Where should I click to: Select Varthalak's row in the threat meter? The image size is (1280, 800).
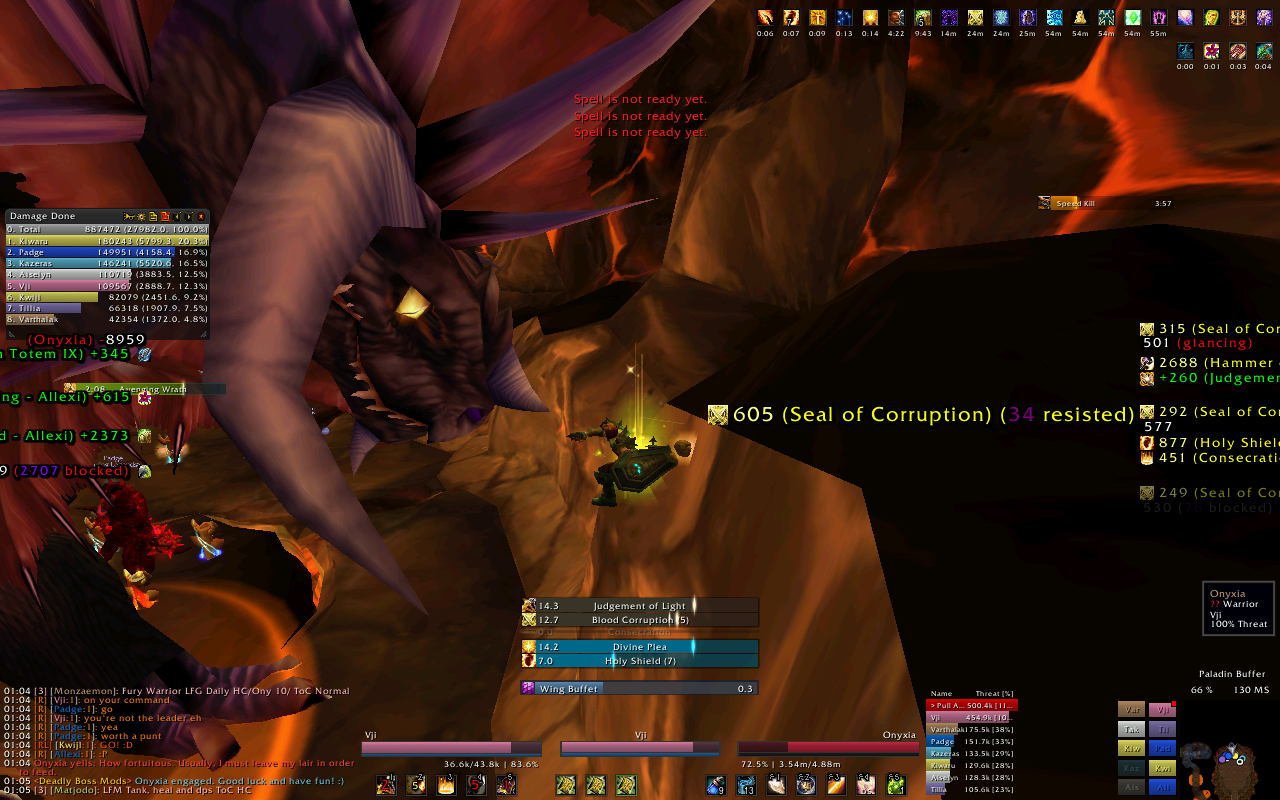pyautogui.click(x=972, y=729)
